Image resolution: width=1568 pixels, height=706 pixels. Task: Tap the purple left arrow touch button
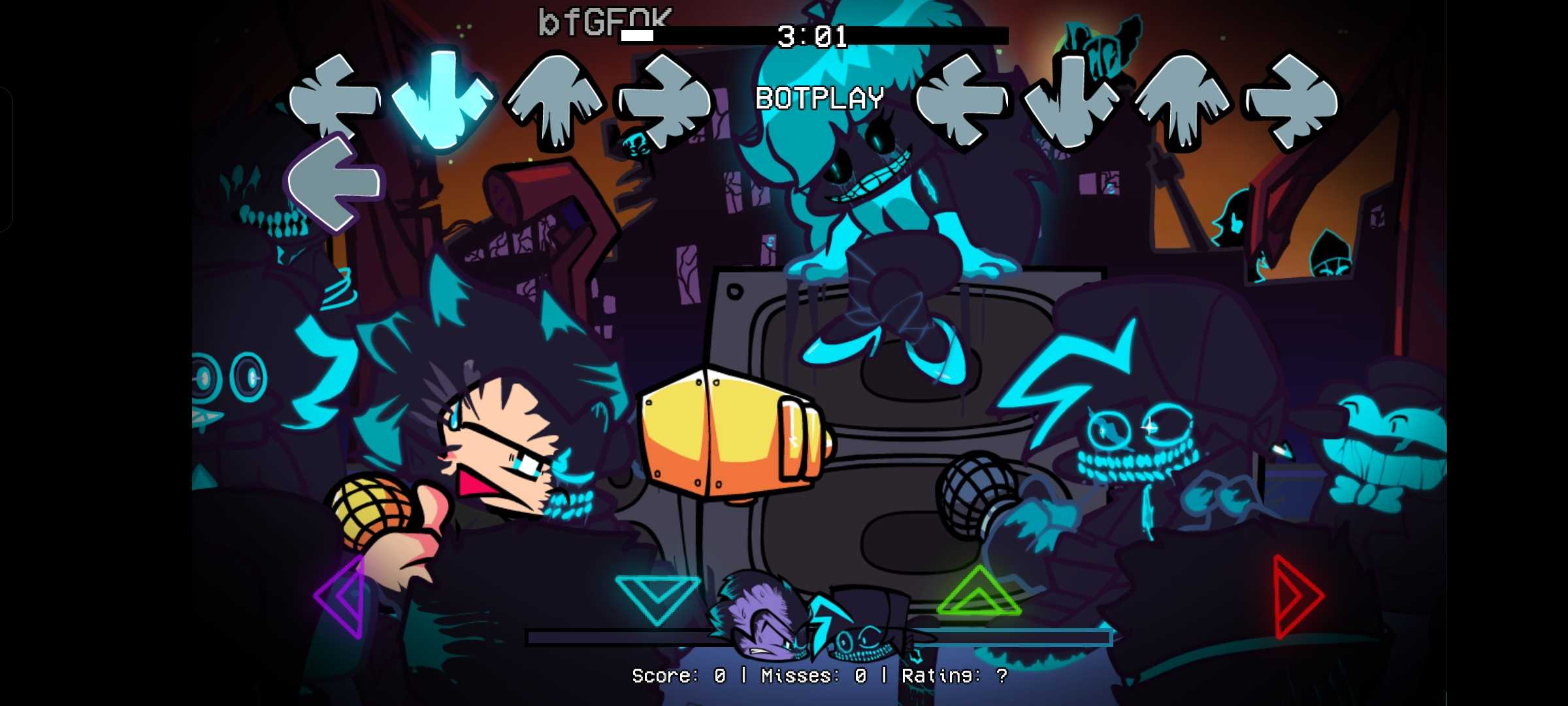(342, 596)
